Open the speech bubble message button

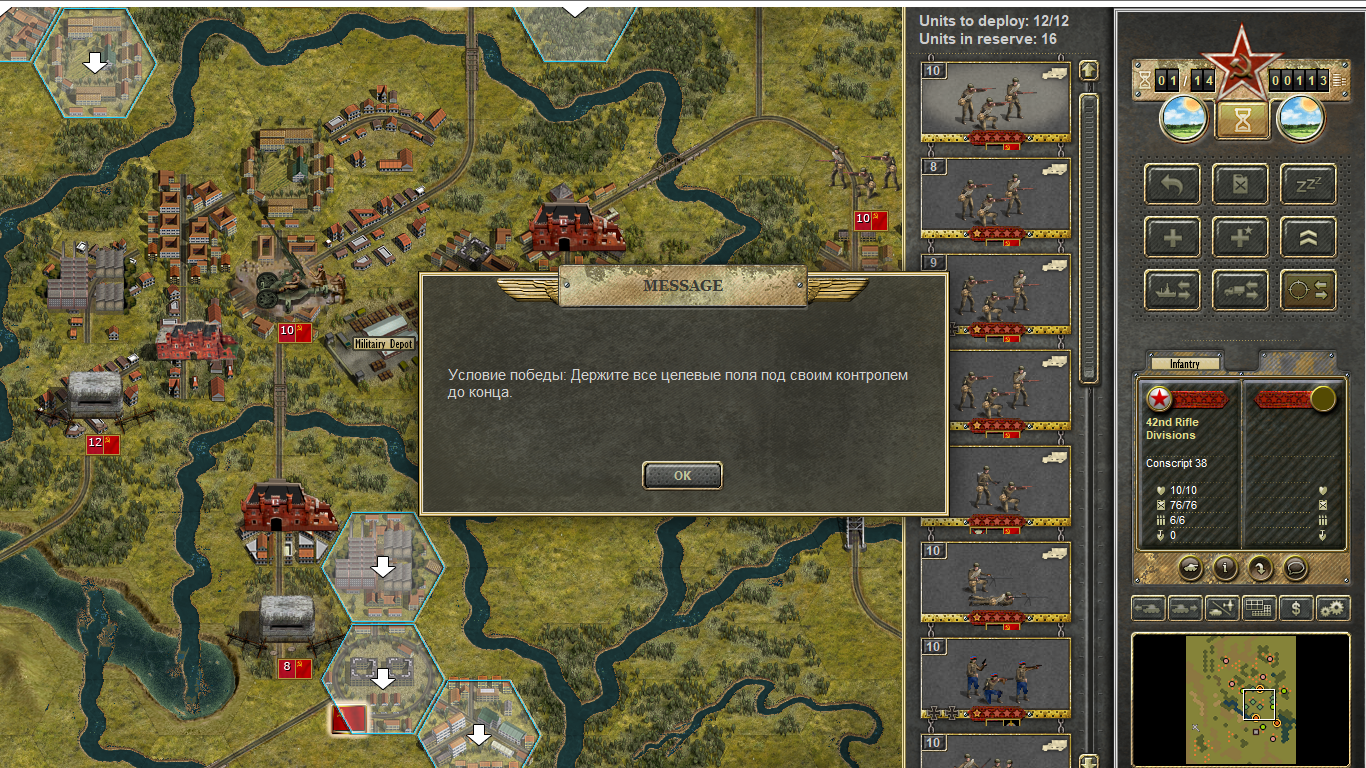tap(1295, 568)
